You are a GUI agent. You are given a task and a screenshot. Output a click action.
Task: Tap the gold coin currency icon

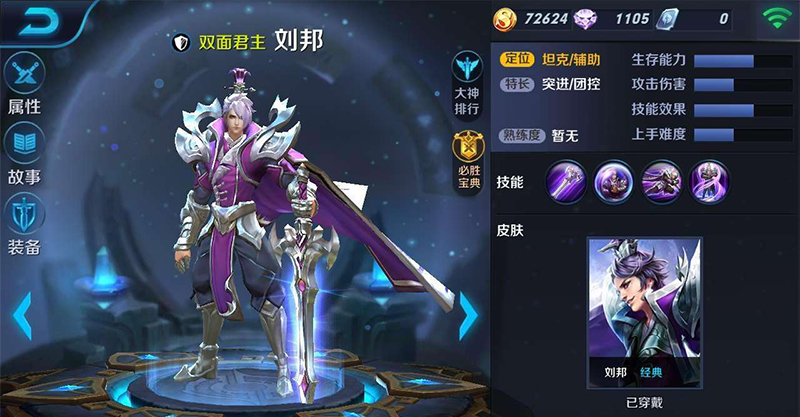(507, 18)
